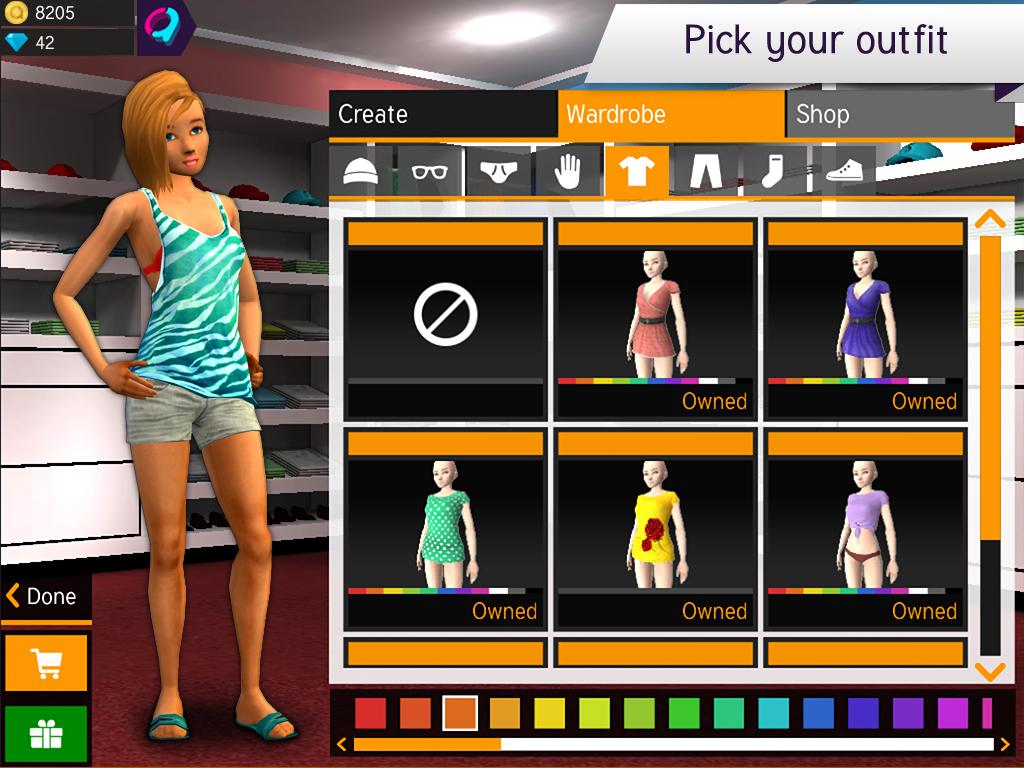Pick the cyan color swatch
The image size is (1024, 768).
coord(773,713)
